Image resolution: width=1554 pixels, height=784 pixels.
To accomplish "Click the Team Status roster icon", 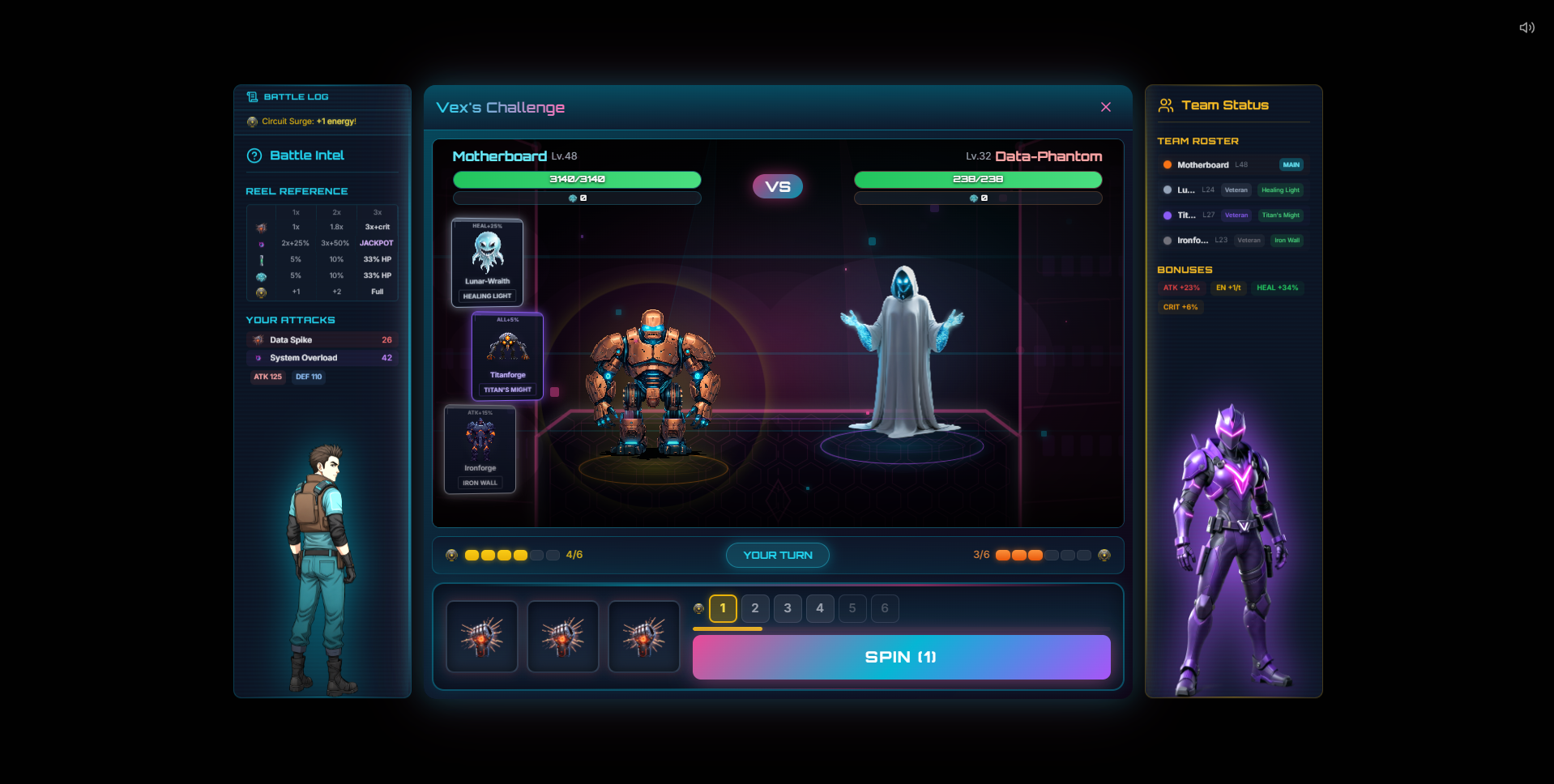I will coord(1167,104).
